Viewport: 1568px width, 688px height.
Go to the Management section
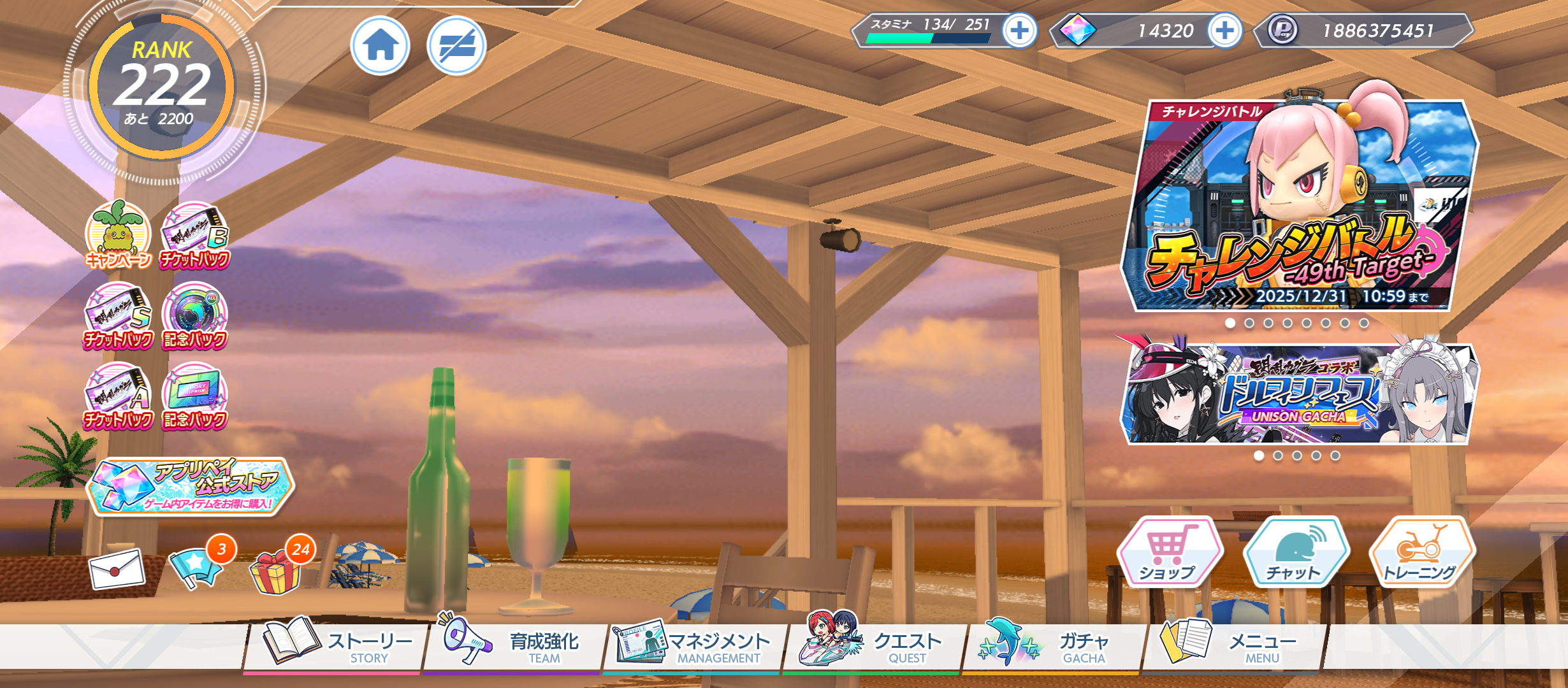coord(693,645)
